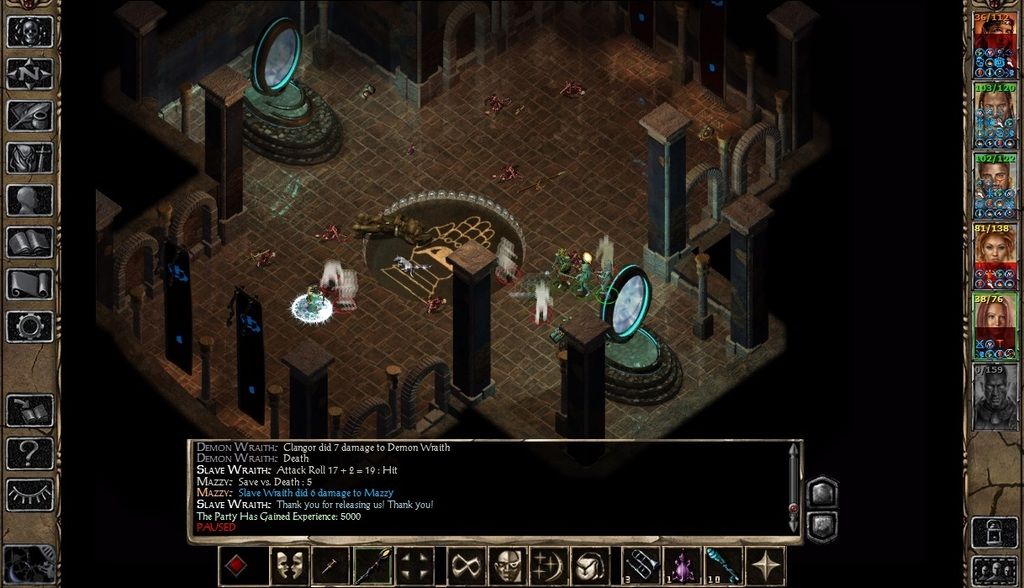Click the upper gem button beside the log

pos(821,492)
